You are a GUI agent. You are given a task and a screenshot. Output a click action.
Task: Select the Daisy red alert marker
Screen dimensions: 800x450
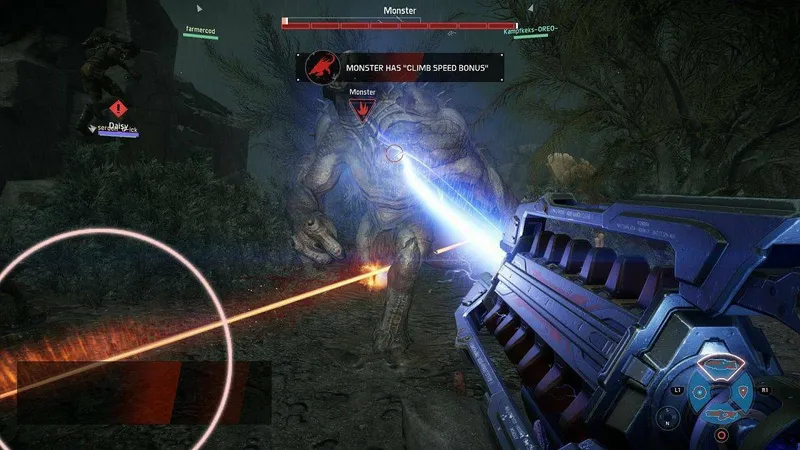[x=119, y=108]
